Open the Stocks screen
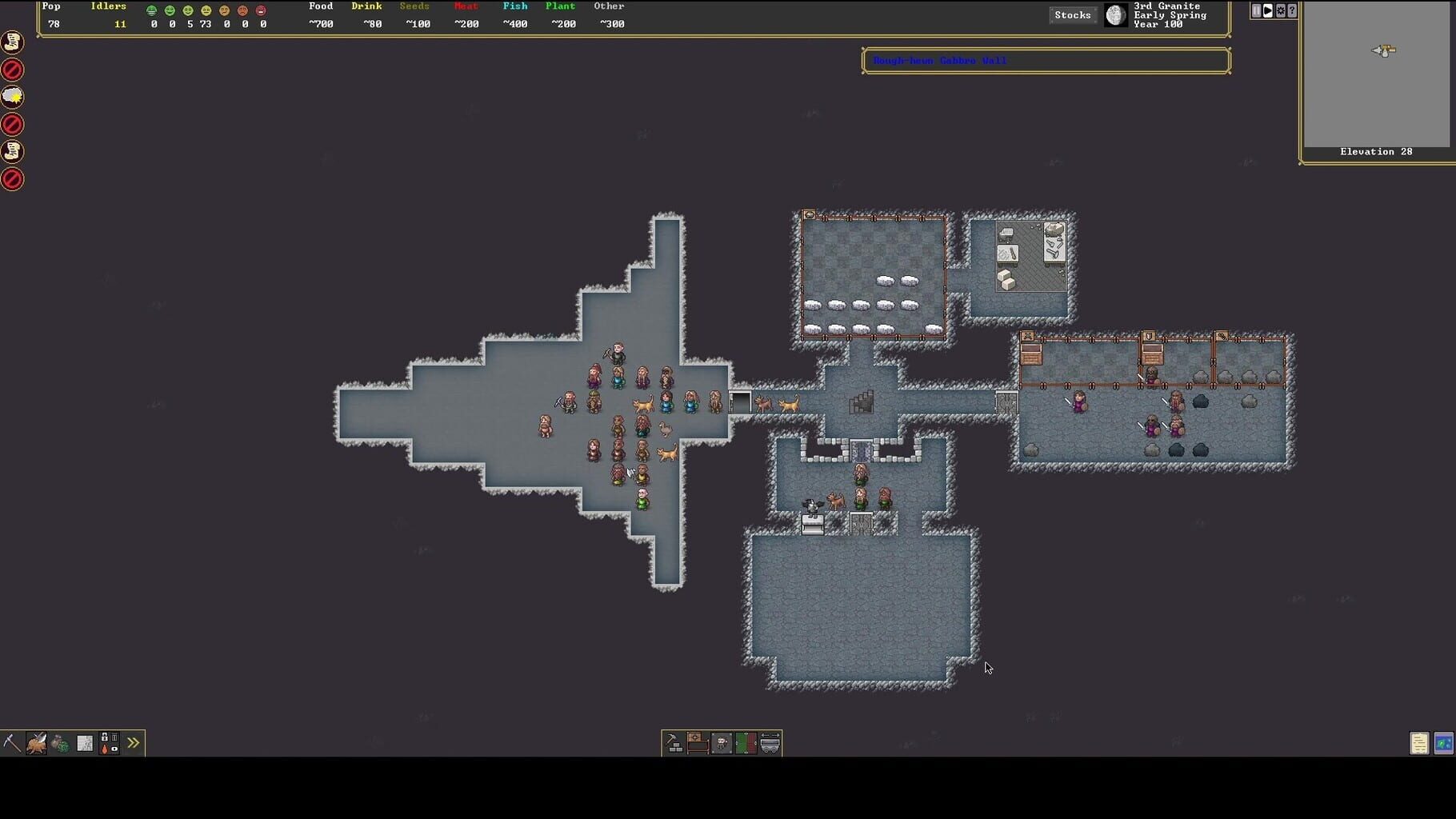 (x=1072, y=14)
